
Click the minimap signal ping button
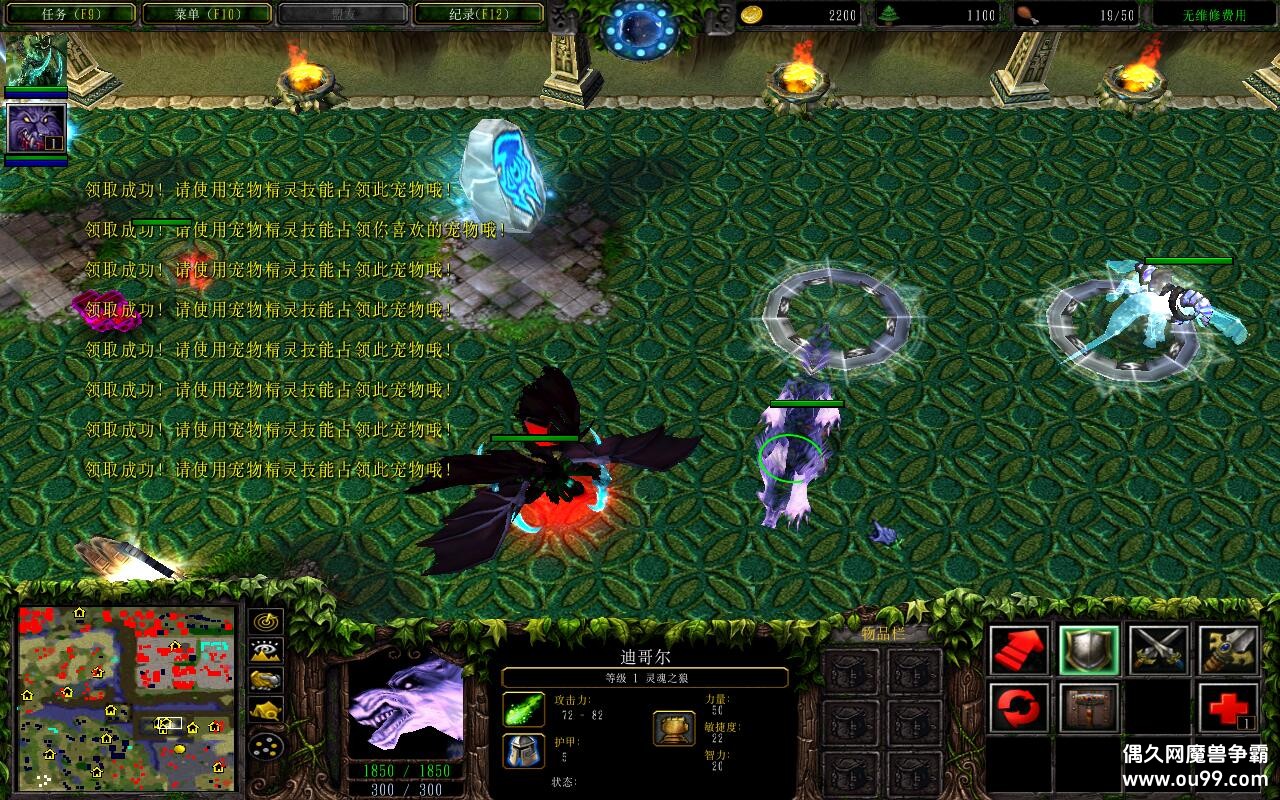[266, 621]
